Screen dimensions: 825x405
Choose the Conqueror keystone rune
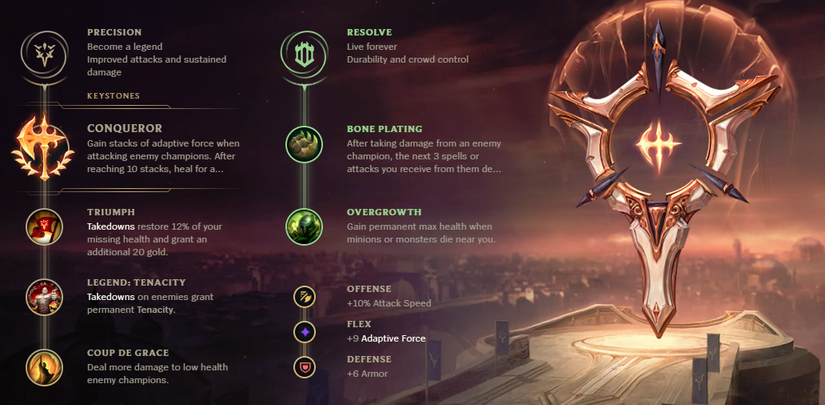[x=43, y=146]
